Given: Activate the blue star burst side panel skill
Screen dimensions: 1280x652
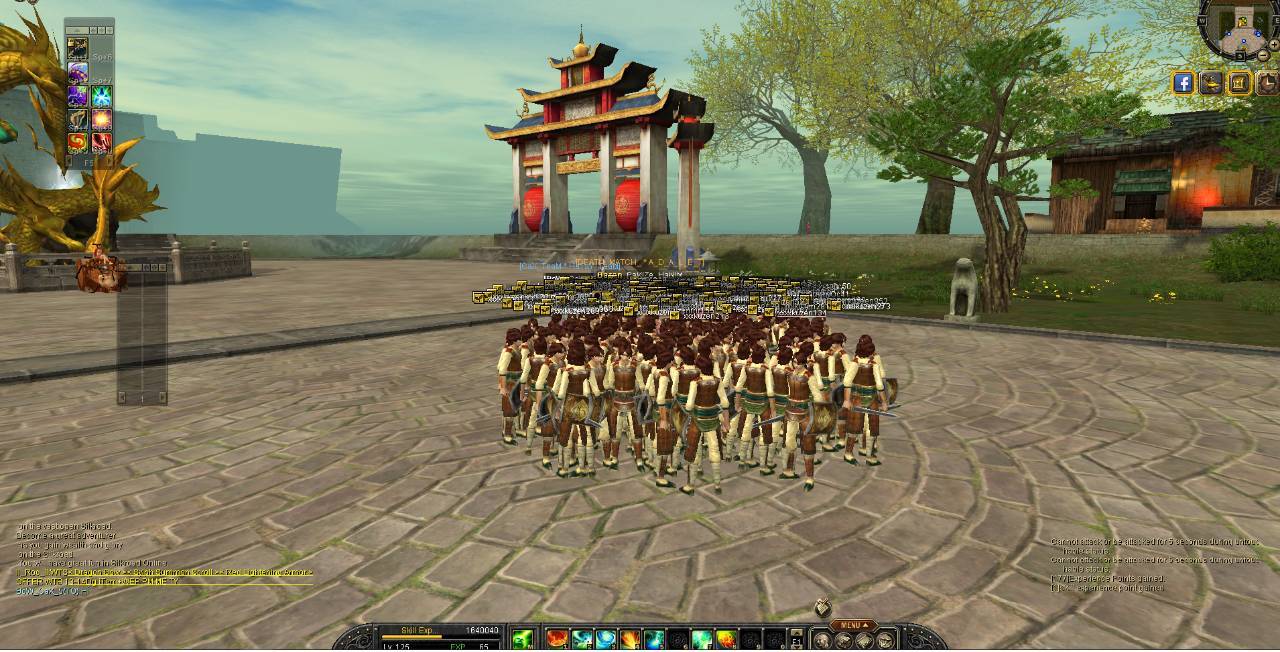Looking at the screenshot, I should [101, 97].
